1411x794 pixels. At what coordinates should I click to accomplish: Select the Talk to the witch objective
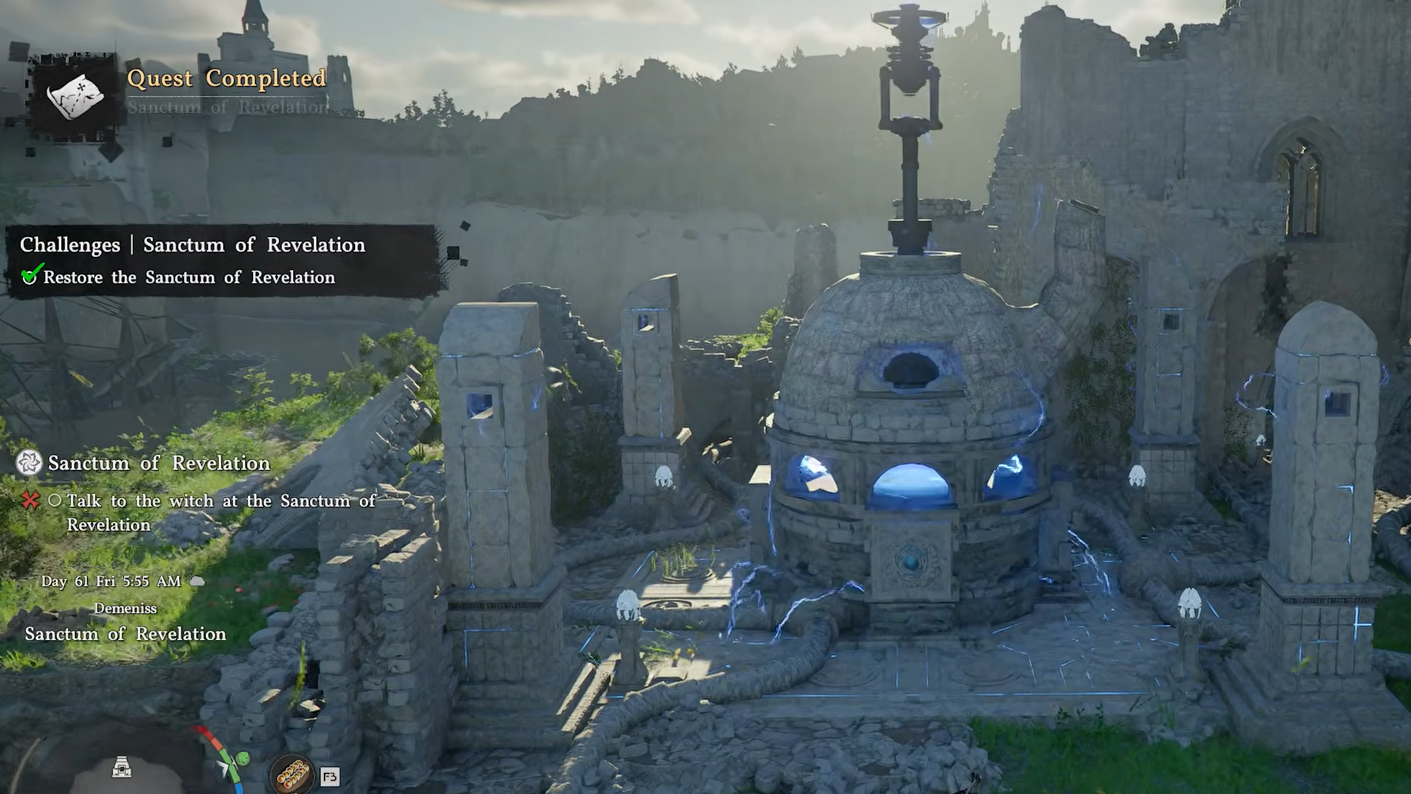(x=220, y=512)
